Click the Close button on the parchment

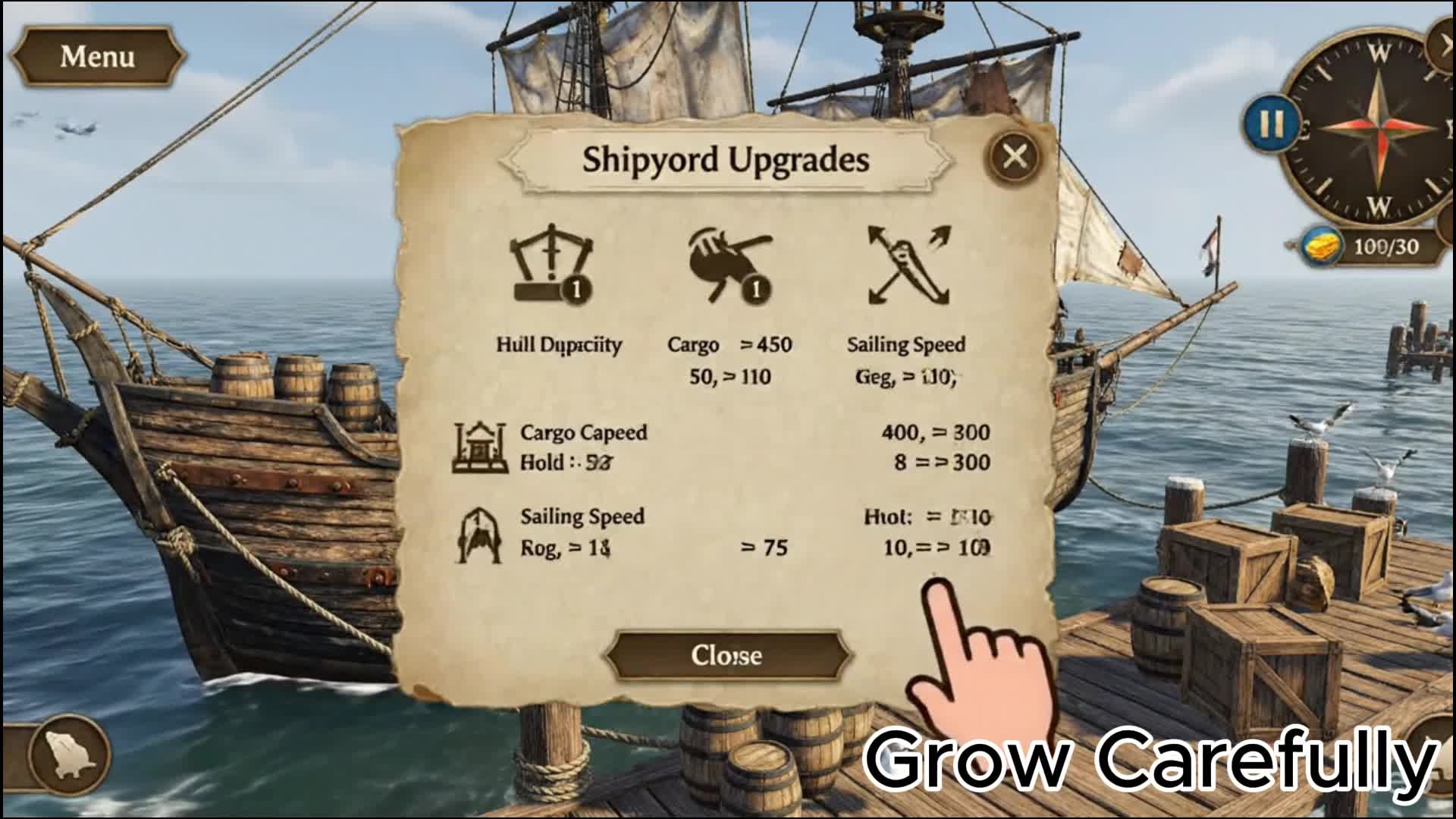726,655
